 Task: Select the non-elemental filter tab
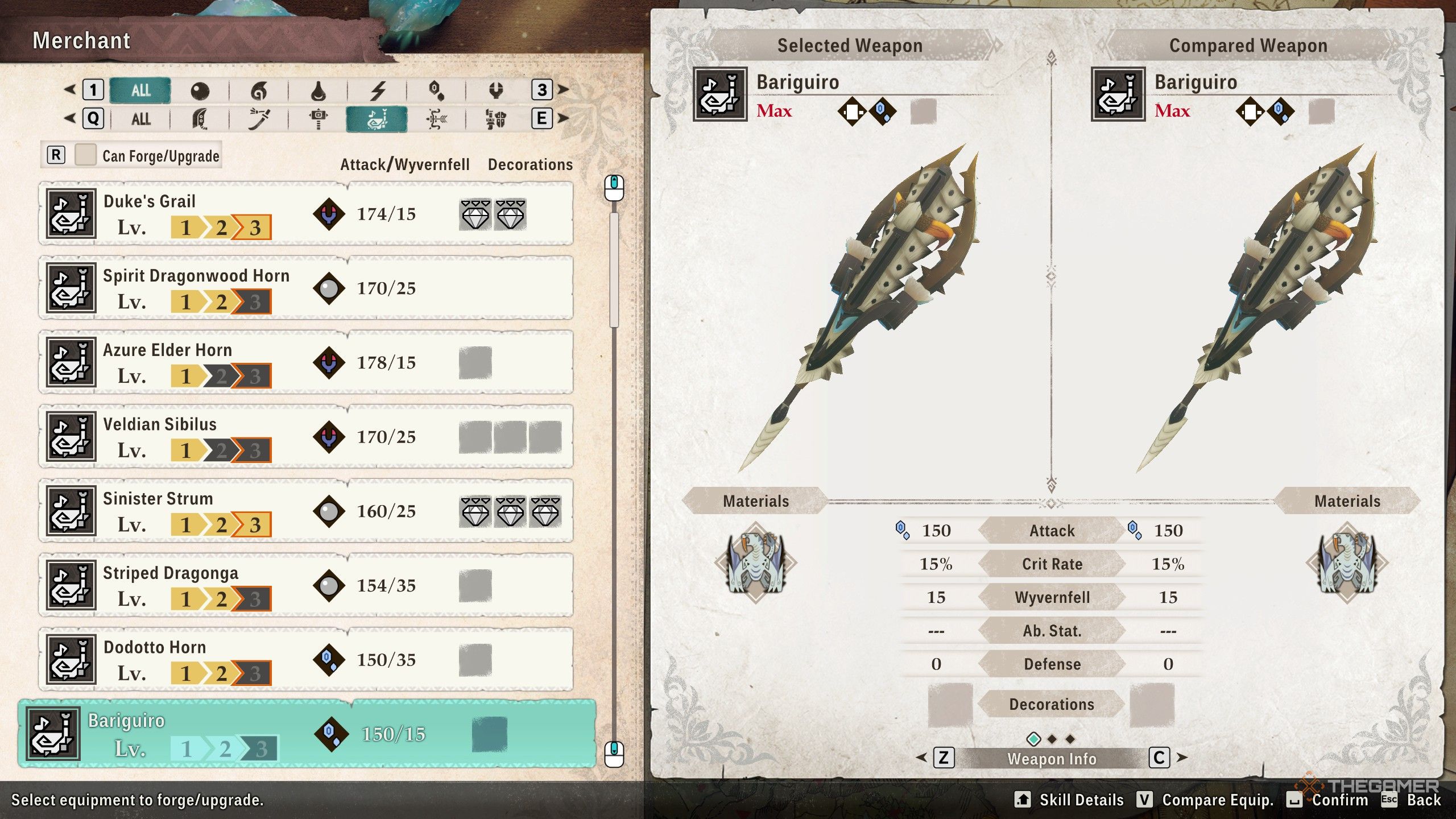[200, 90]
